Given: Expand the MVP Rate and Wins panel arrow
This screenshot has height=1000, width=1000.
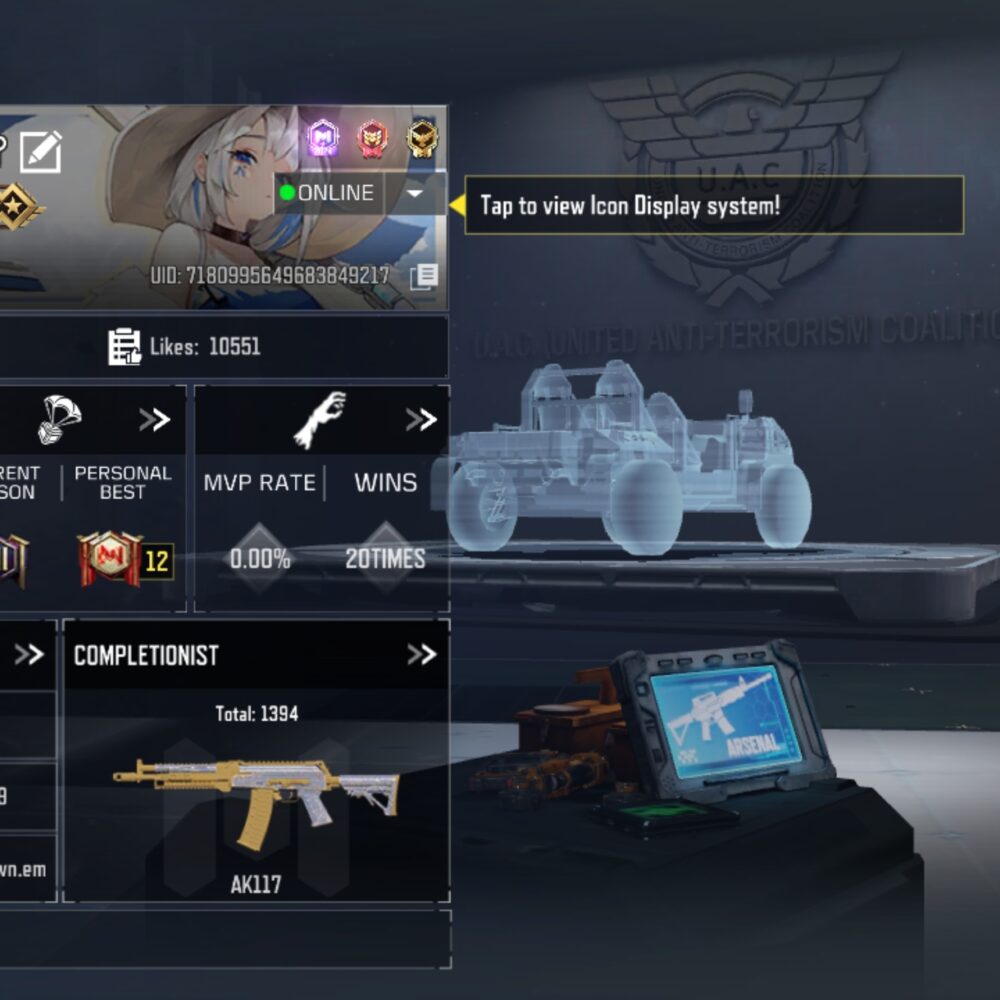Looking at the screenshot, I should [x=421, y=419].
